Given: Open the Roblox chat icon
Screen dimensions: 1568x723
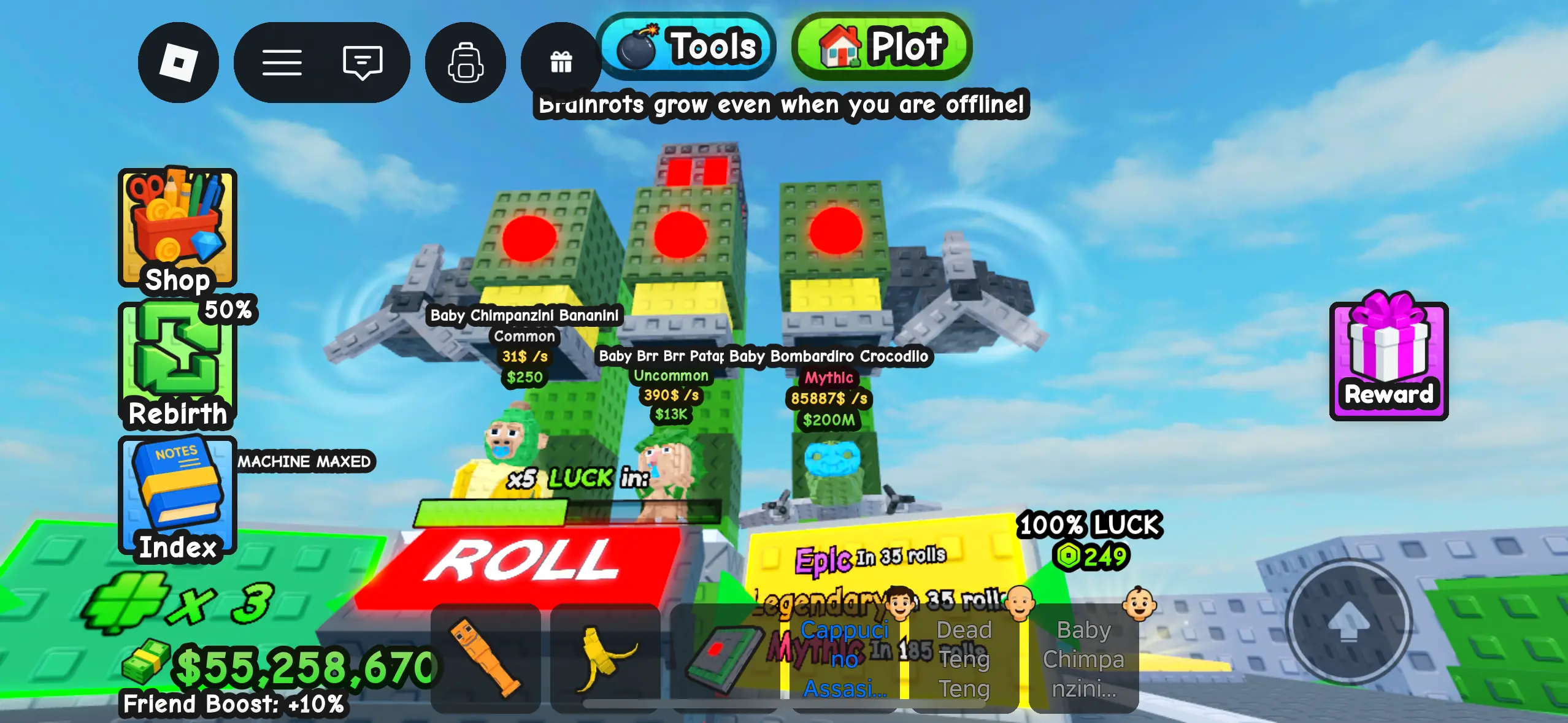Looking at the screenshot, I should click(x=363, y=63).
